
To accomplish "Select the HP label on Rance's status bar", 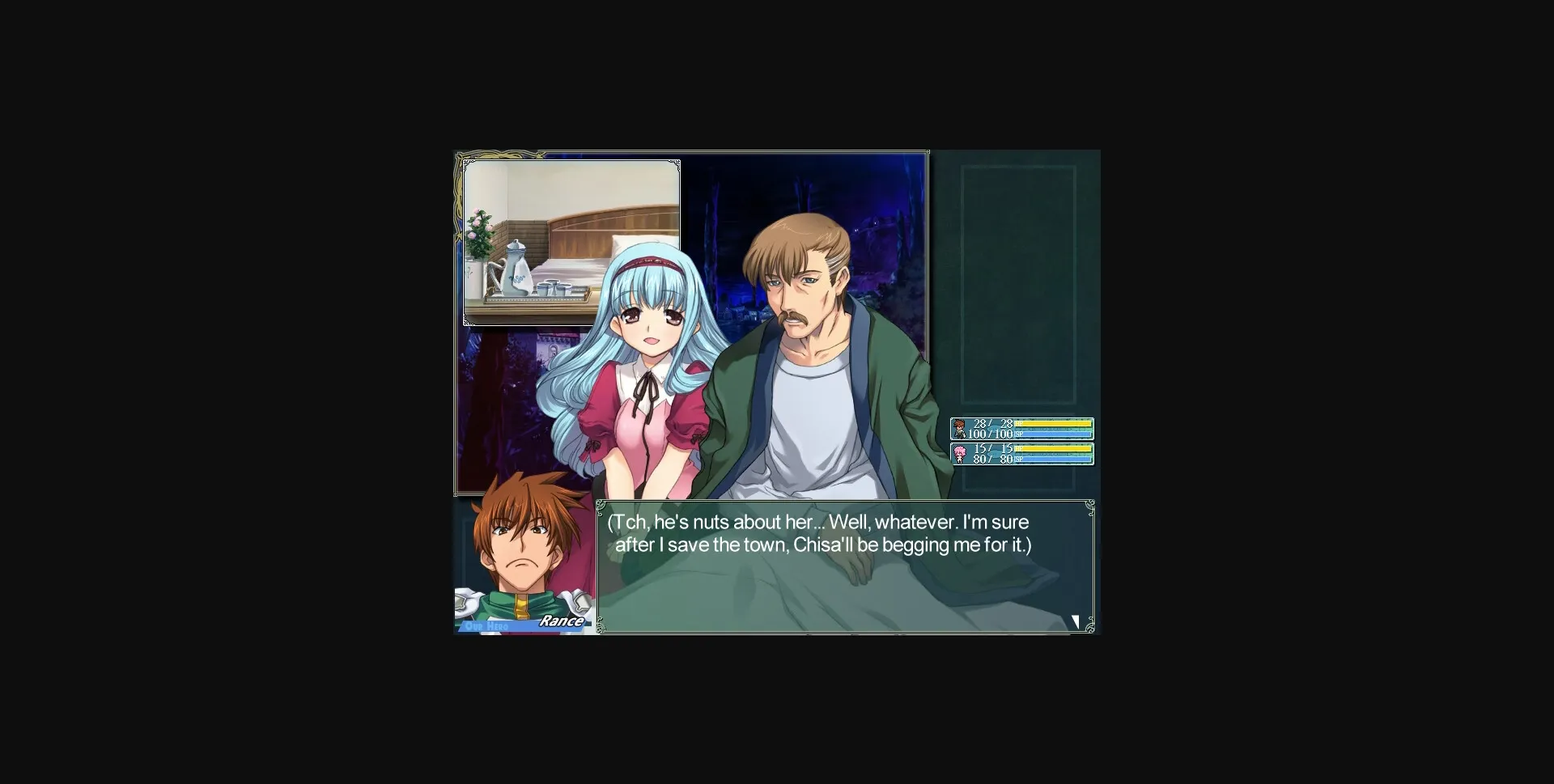I will pos(1019,424).
